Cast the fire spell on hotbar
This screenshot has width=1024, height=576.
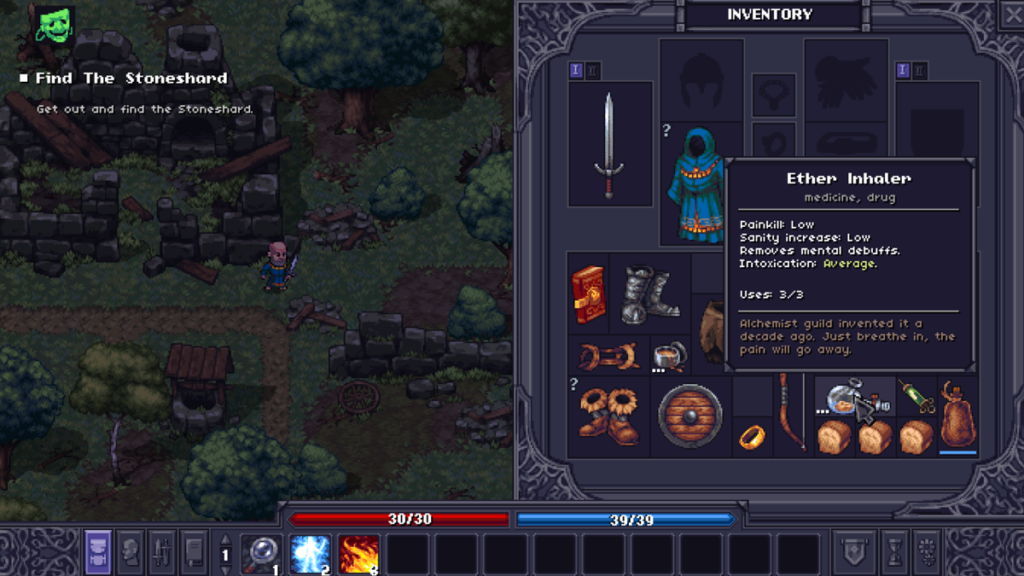coord(359,553)
